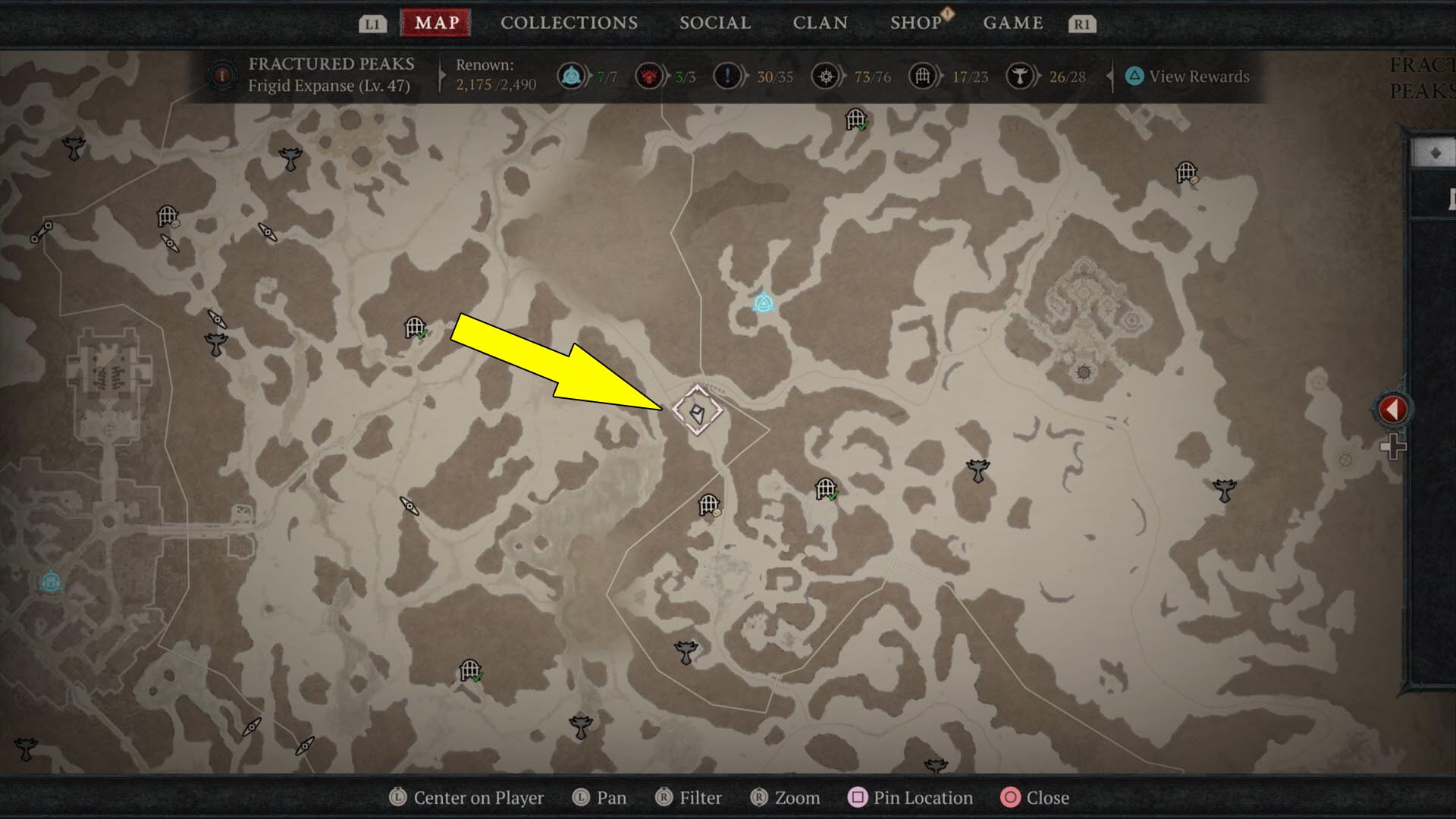Click the strongholds renown icon showing 3/3
Image resolution: width=1456 pixels, height=819 pixels.
[651, 76]
